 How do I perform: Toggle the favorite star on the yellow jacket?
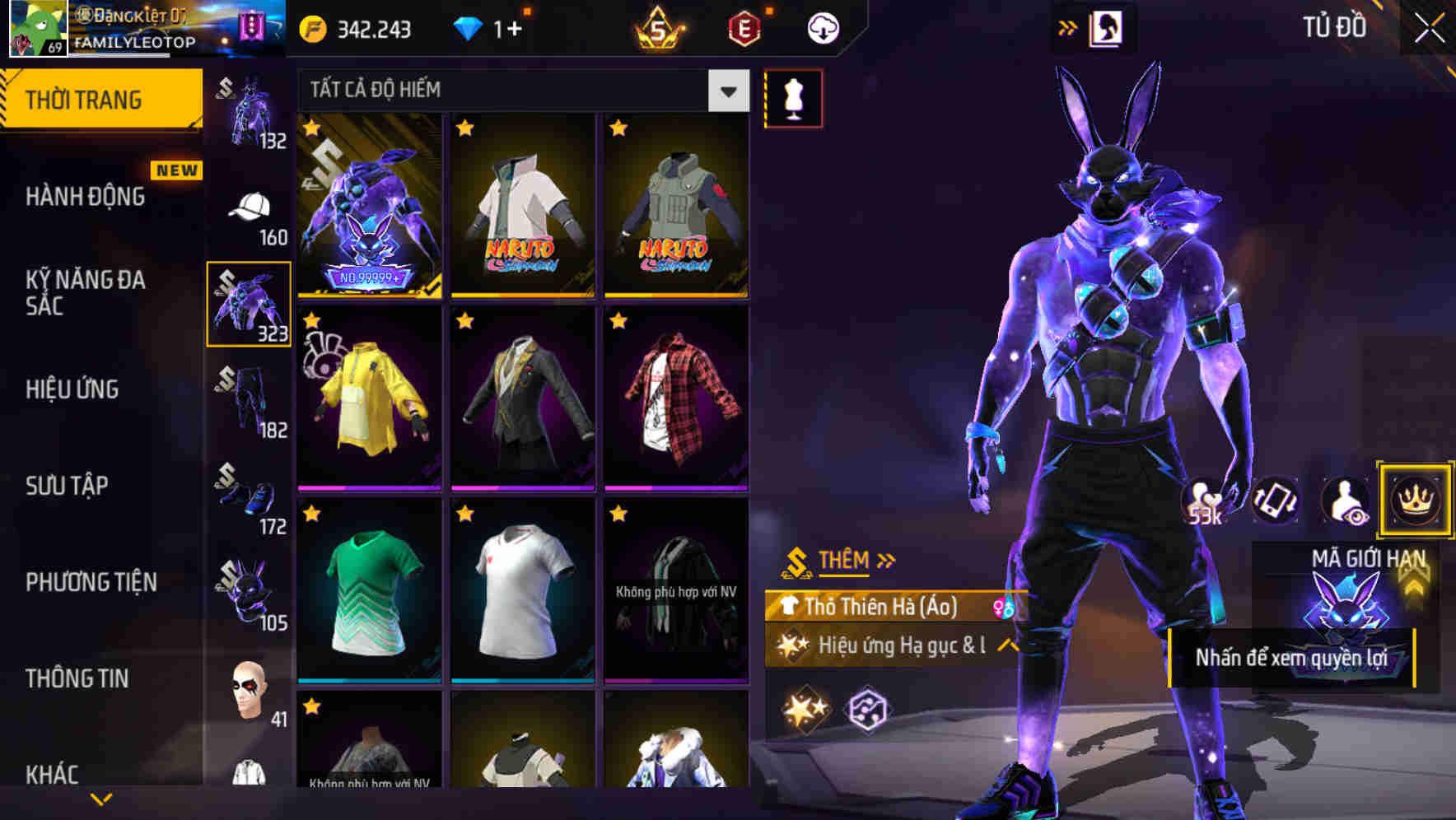coord(310,321)
